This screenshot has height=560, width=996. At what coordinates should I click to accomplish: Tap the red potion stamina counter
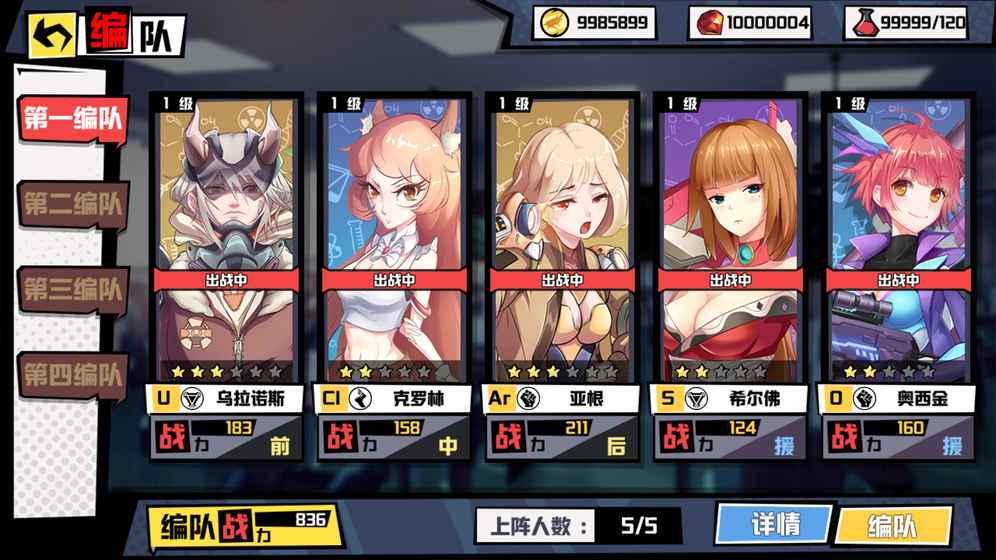[x=906, y=22]
